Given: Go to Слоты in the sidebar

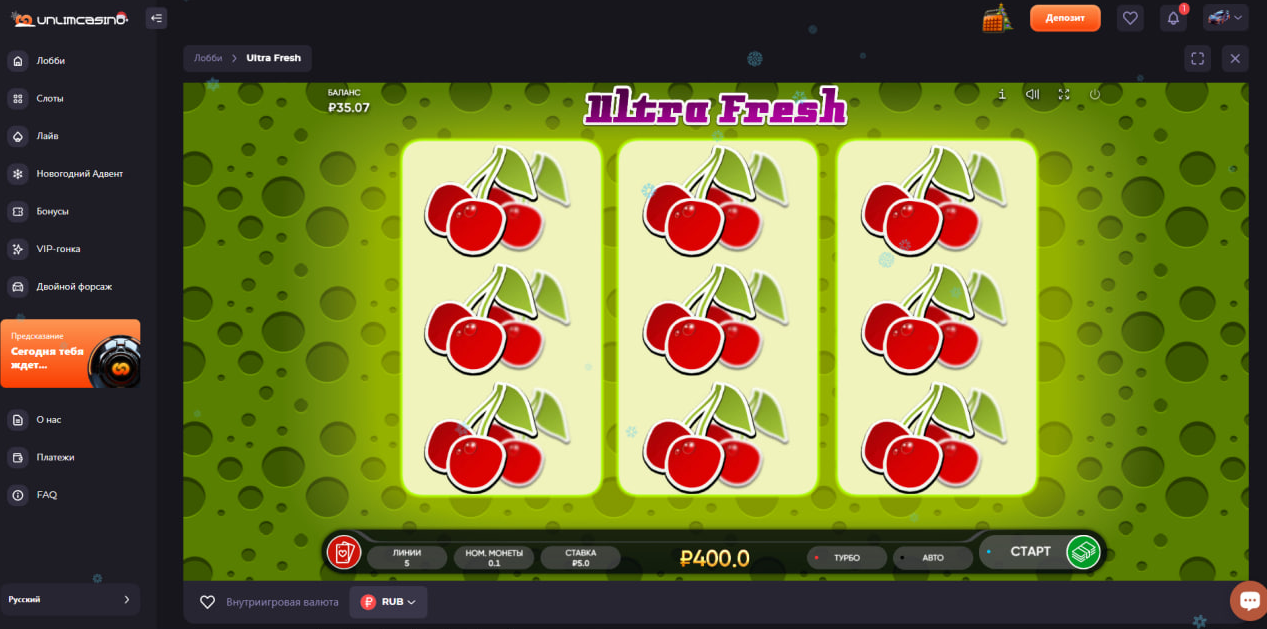Looking at the screenshot, I should coord(50,98).
